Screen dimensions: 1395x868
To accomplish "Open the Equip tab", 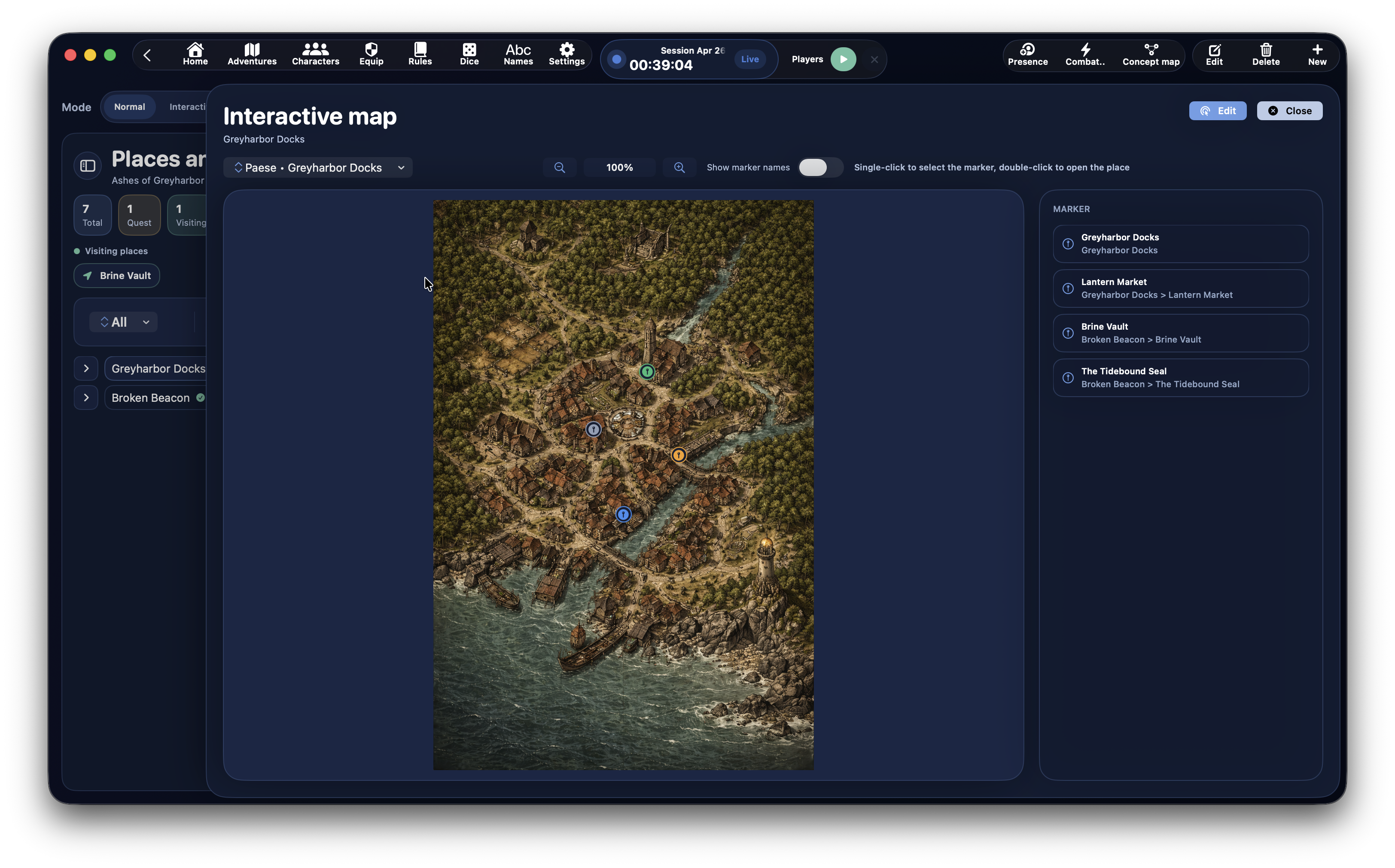I will (371, 54).
